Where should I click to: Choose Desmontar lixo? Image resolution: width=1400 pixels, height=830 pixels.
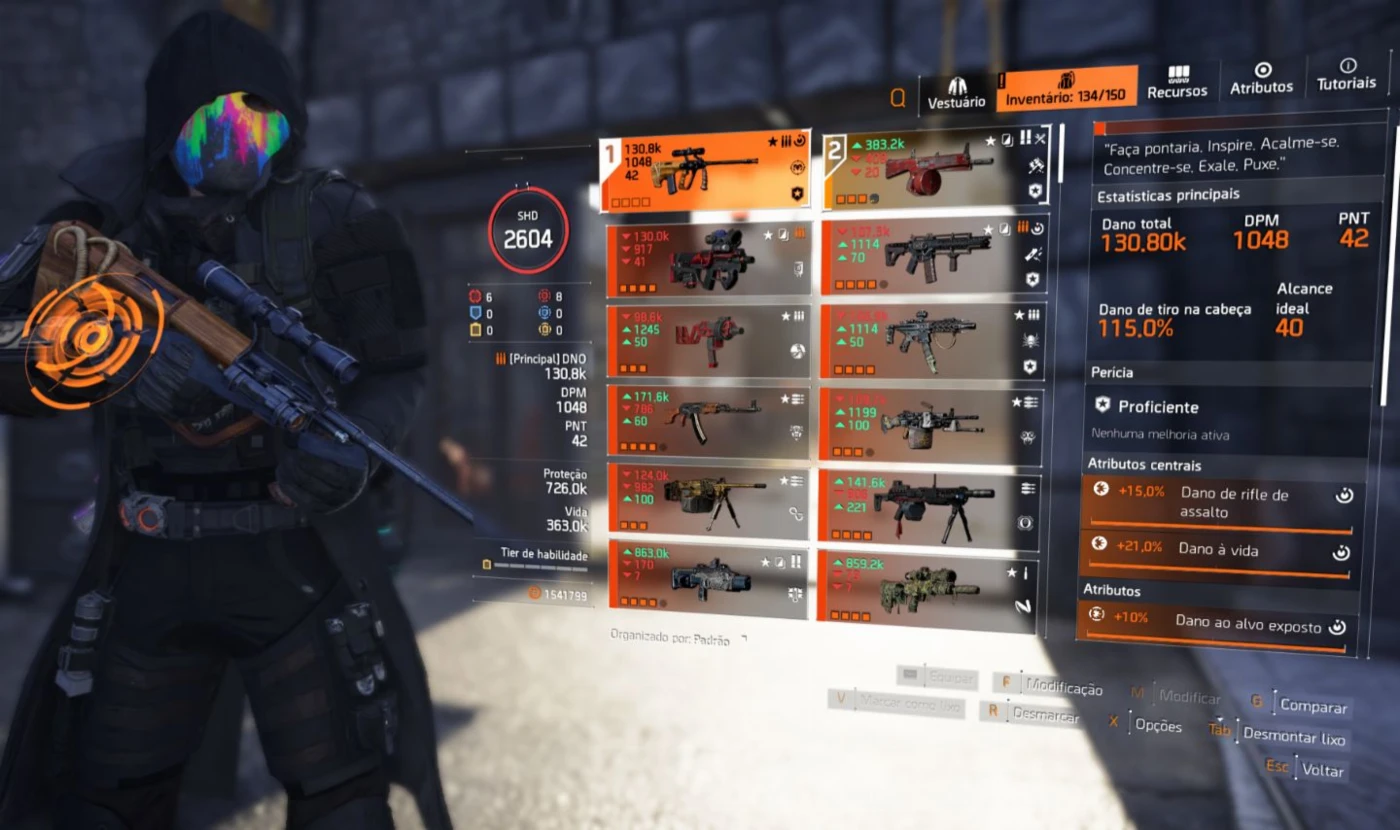pyautogui.click(x=1293, y=738)
